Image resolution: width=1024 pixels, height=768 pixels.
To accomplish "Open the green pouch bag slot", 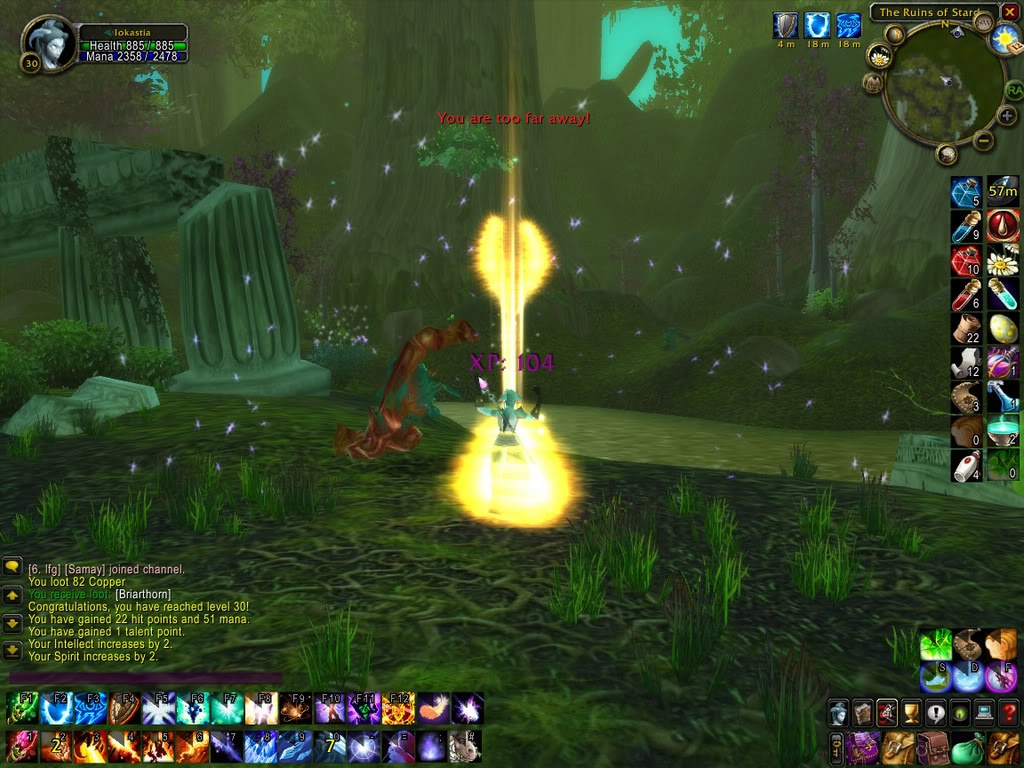I will (966, 747).
